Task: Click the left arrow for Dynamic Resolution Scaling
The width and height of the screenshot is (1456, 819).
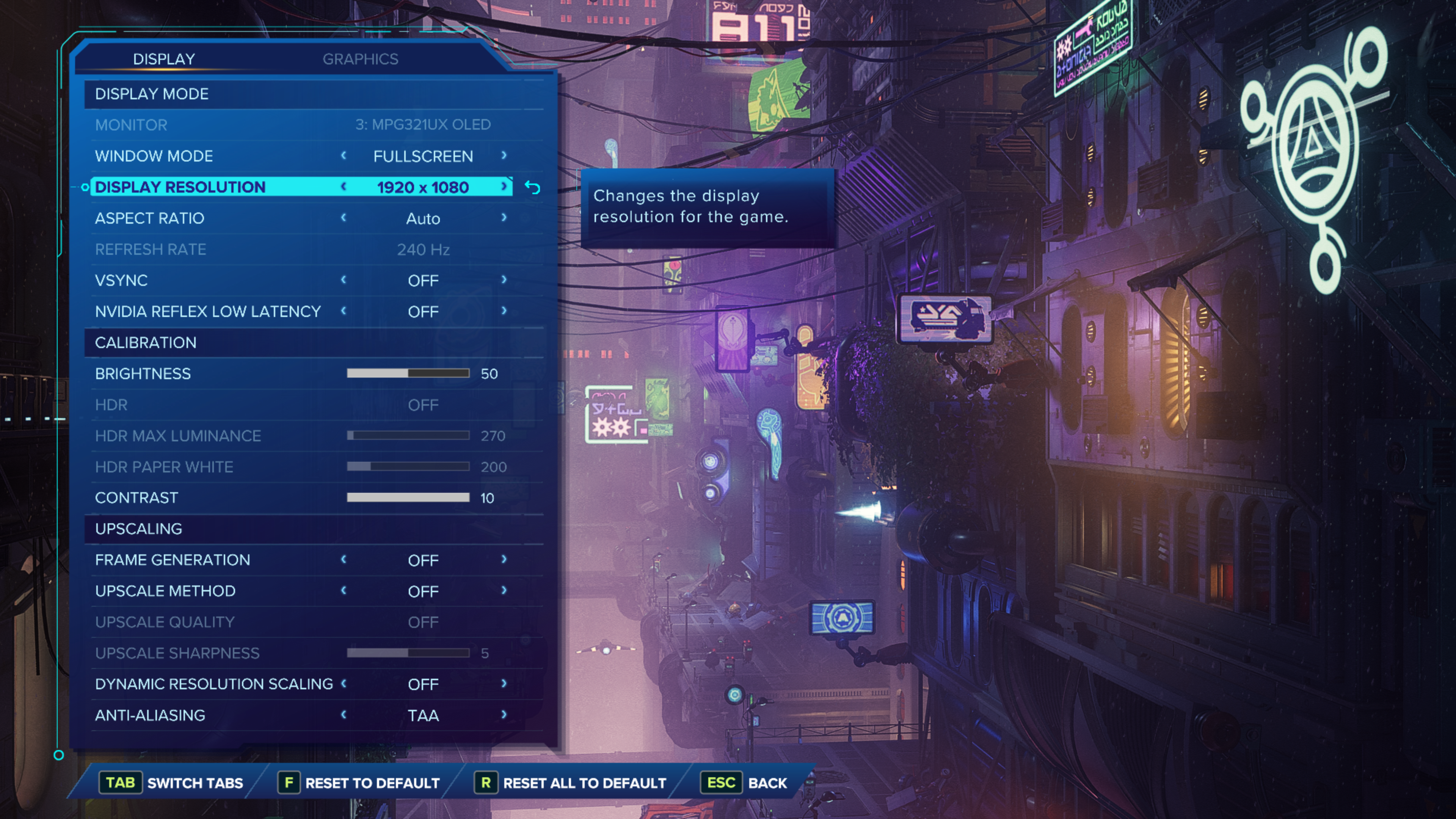Action: [x=344, y=684]
